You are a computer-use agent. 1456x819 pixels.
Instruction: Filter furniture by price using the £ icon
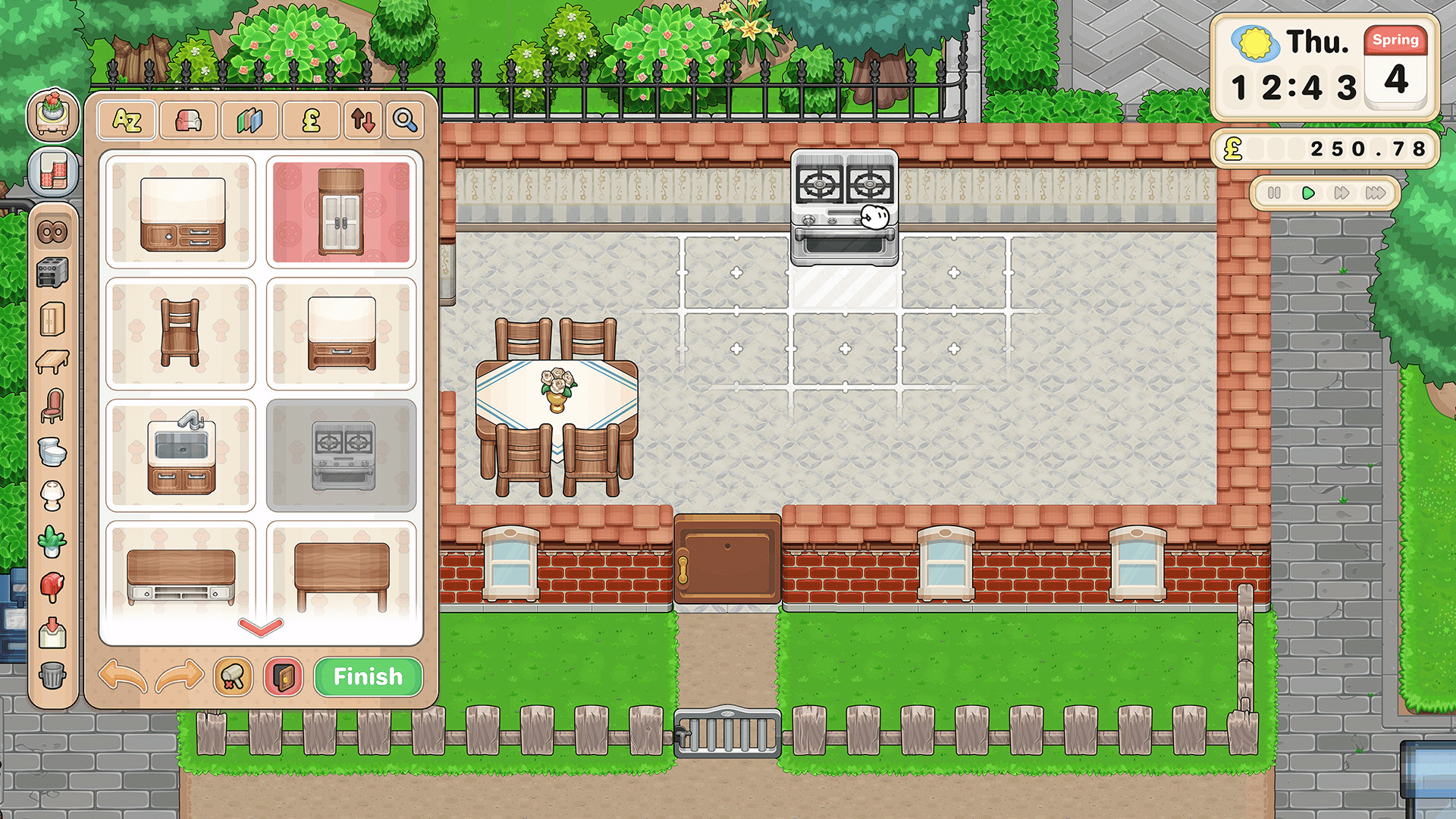click(312, 121)
